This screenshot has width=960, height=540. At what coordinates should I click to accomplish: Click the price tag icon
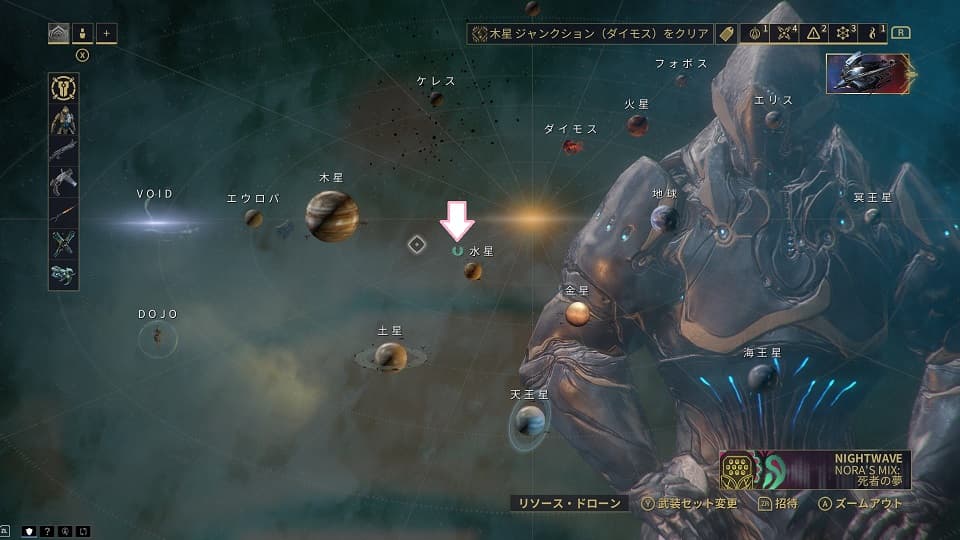pyautogui.click(x=727, y=33)
